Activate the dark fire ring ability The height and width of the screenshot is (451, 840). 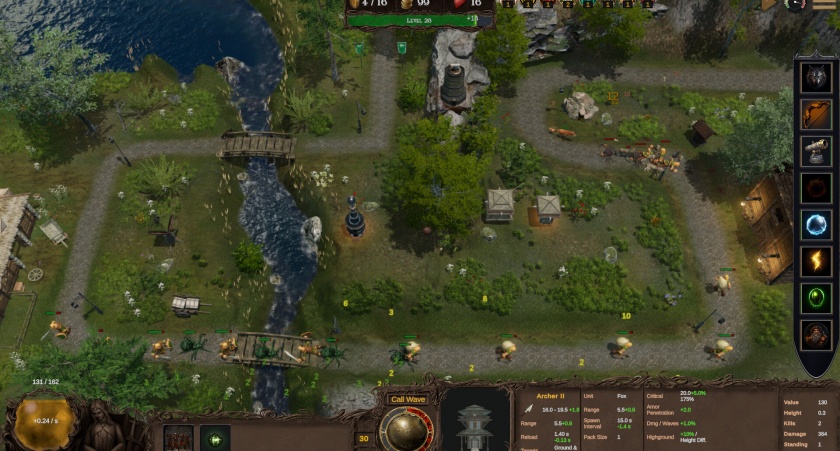(x=817, y=188)
